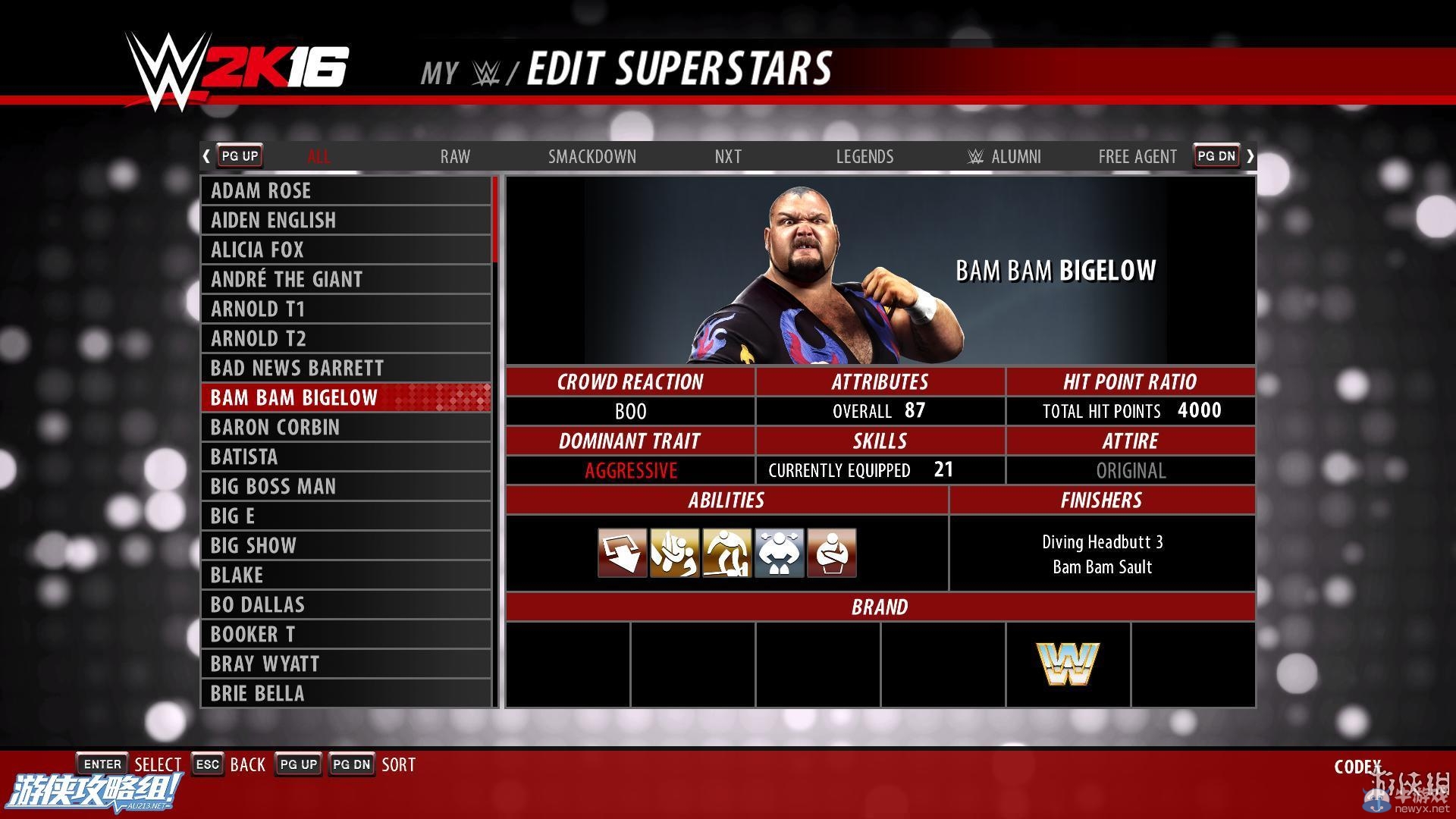Click the suplex grapple ability icon
The image size is (1456, 819).
click(674, 553)
